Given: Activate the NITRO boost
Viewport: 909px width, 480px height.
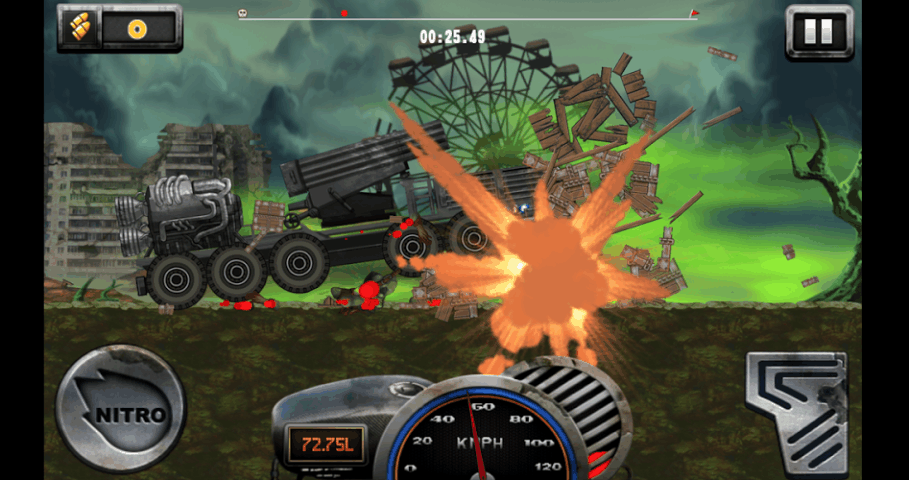Looking at the screenshot, I should pos(120,408).
